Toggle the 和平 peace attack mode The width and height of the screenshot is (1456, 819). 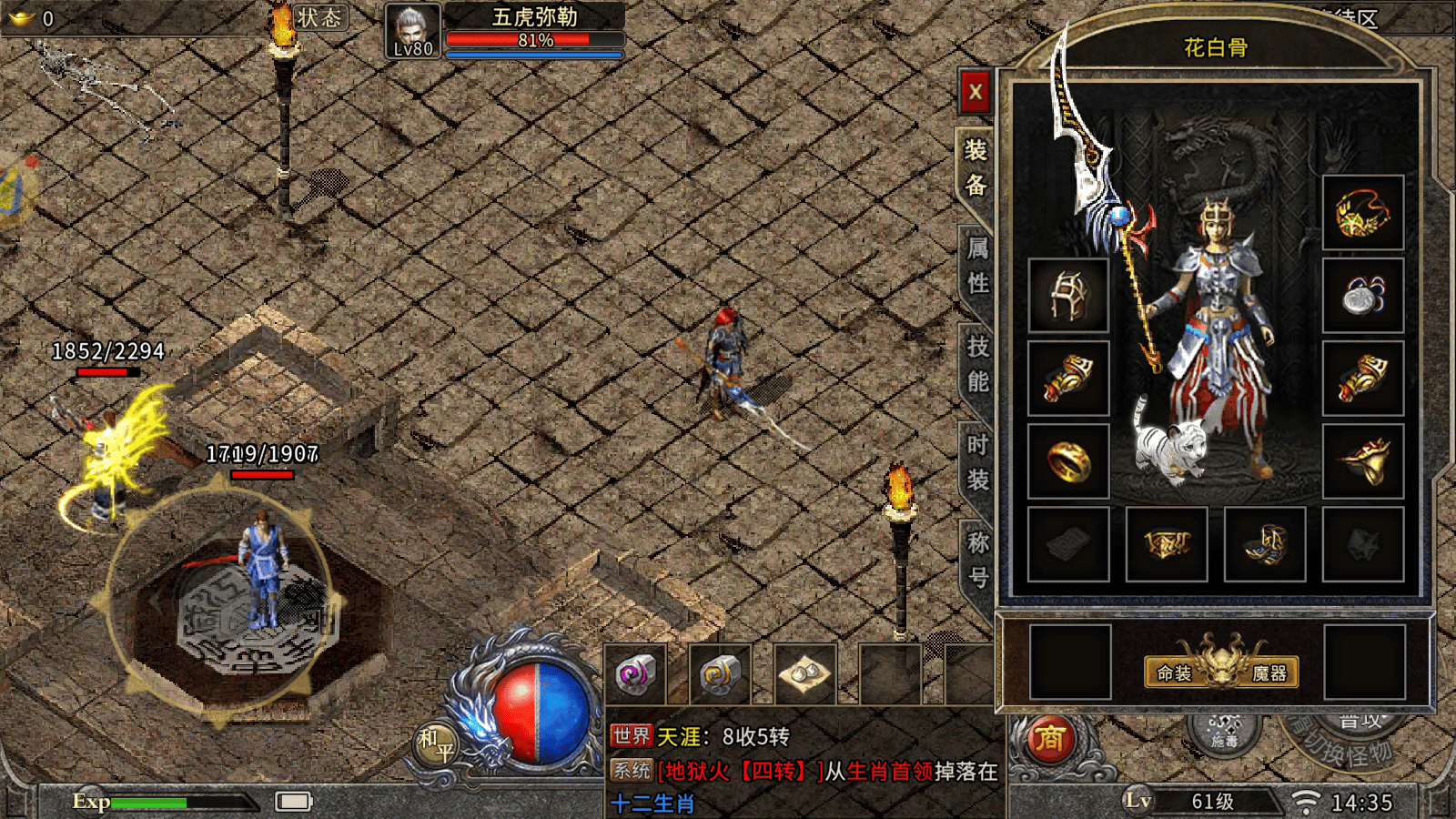[436, 743]
